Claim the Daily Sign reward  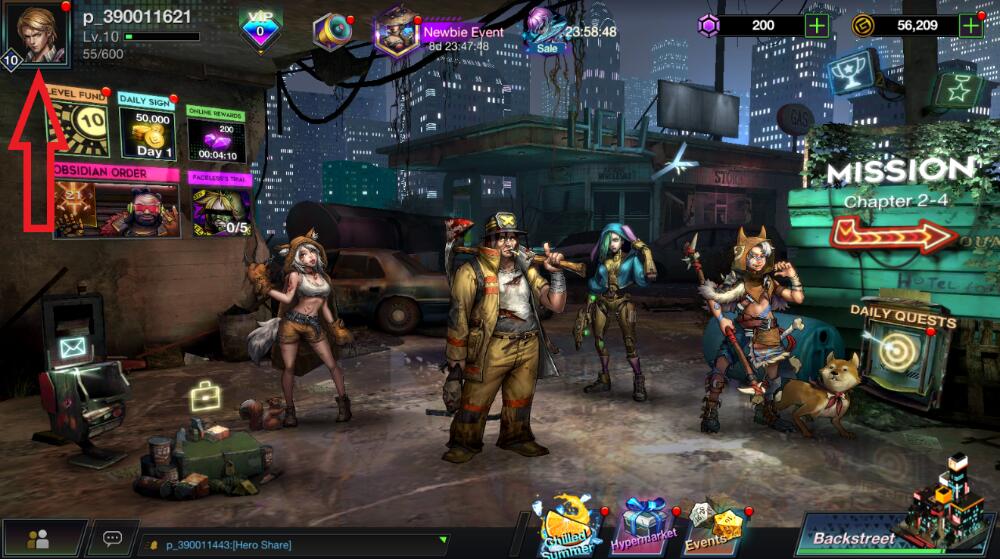pyautogui.click(x=147, y=128)
